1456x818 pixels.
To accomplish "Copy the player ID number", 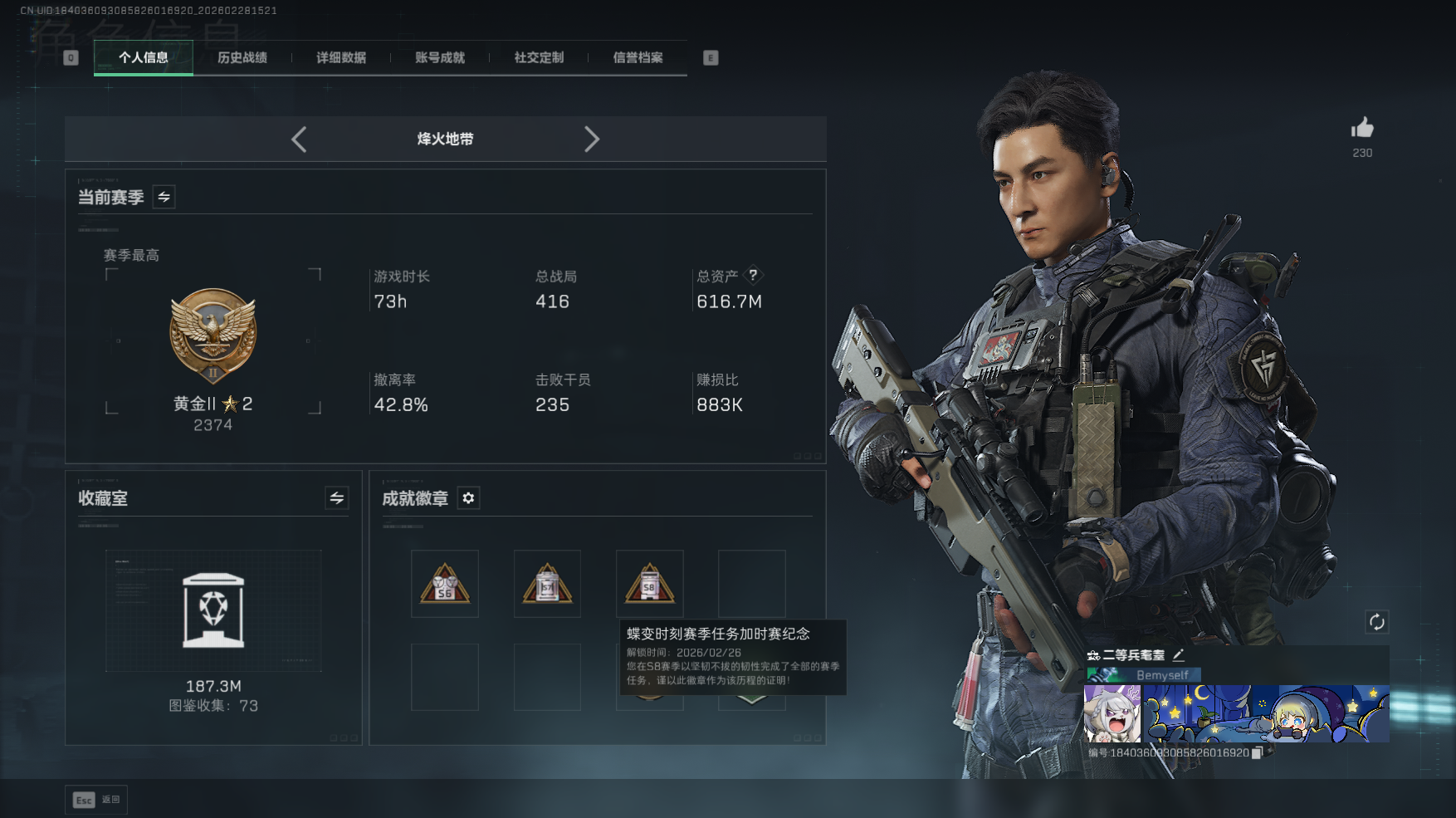I will [x=1257, y=752].
